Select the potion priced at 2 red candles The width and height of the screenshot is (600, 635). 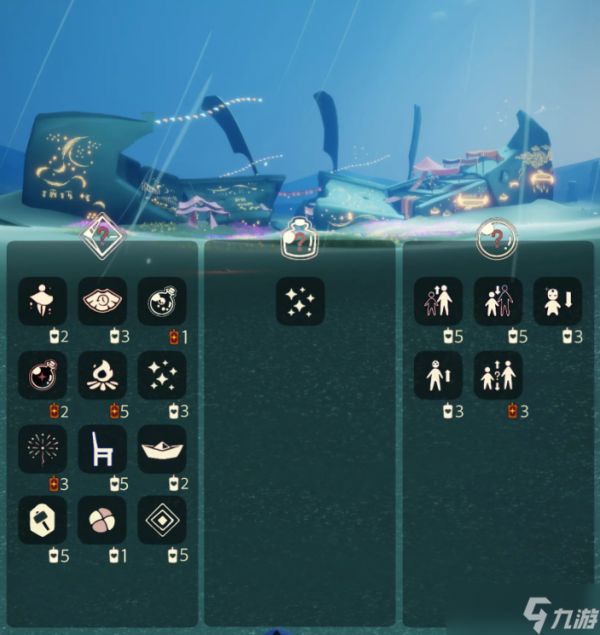point(43,375)
